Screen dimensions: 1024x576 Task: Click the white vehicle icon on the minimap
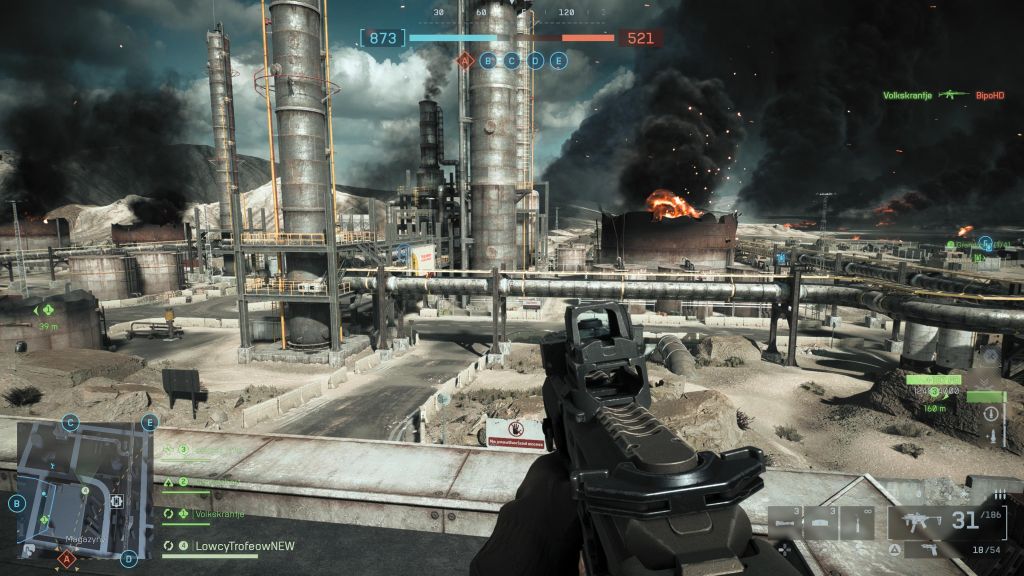pyautogui.click(x=117, y=500)
